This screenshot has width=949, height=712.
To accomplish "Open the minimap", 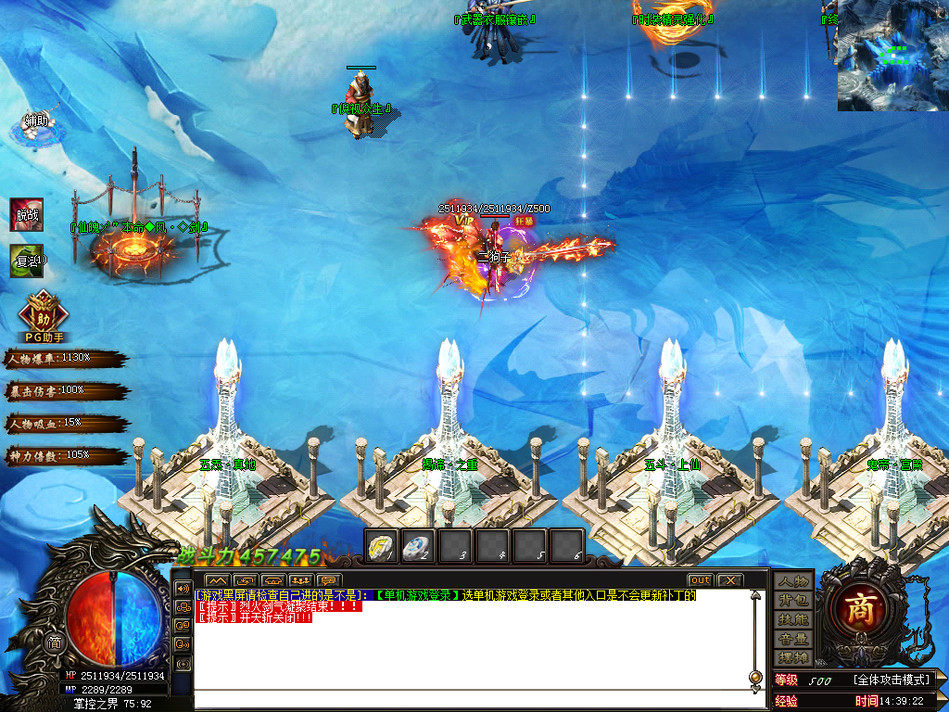I will click(x=892, y=55).
